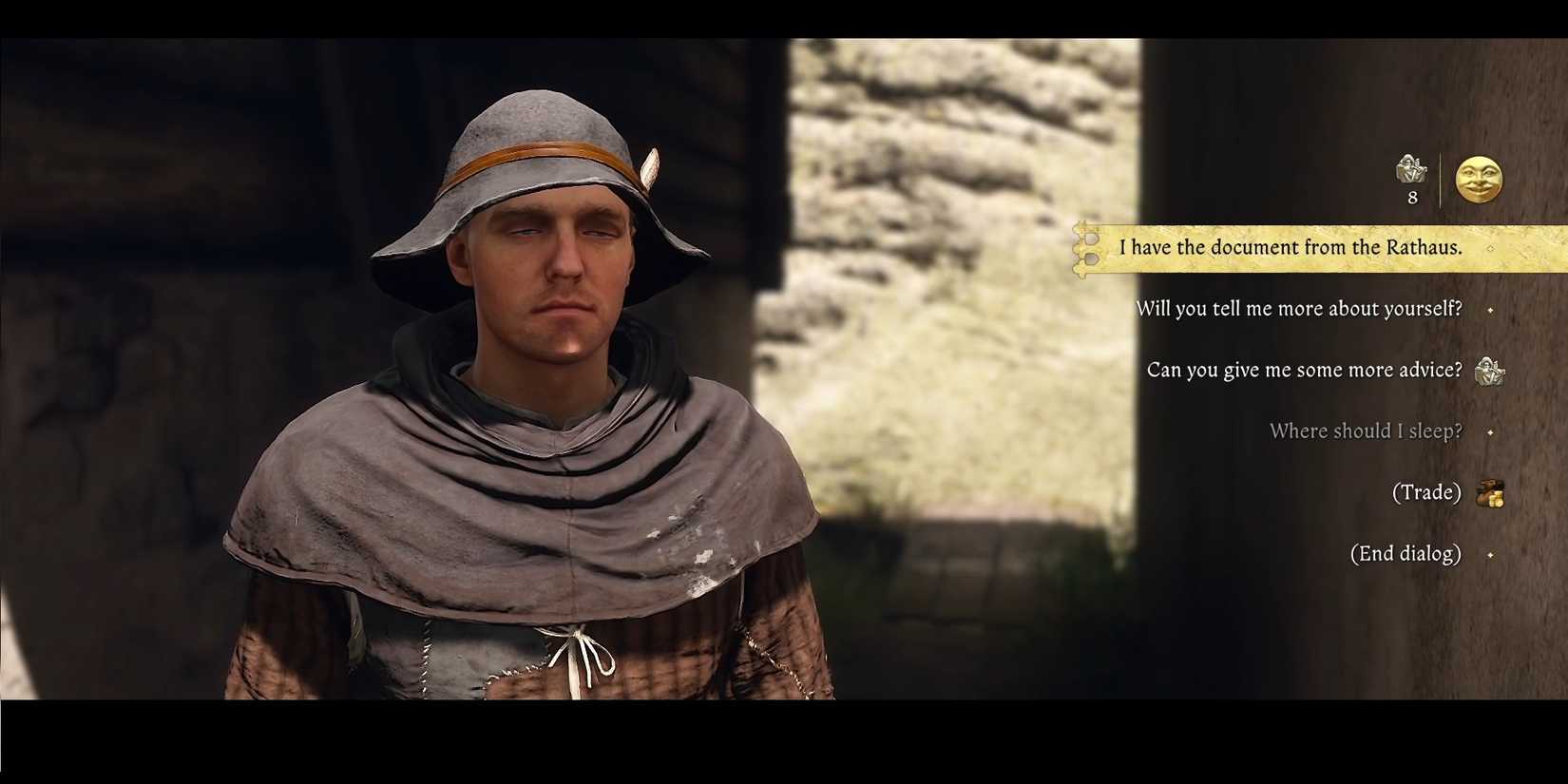Click the divider line between the two status icons

[x=1441, y=181]
